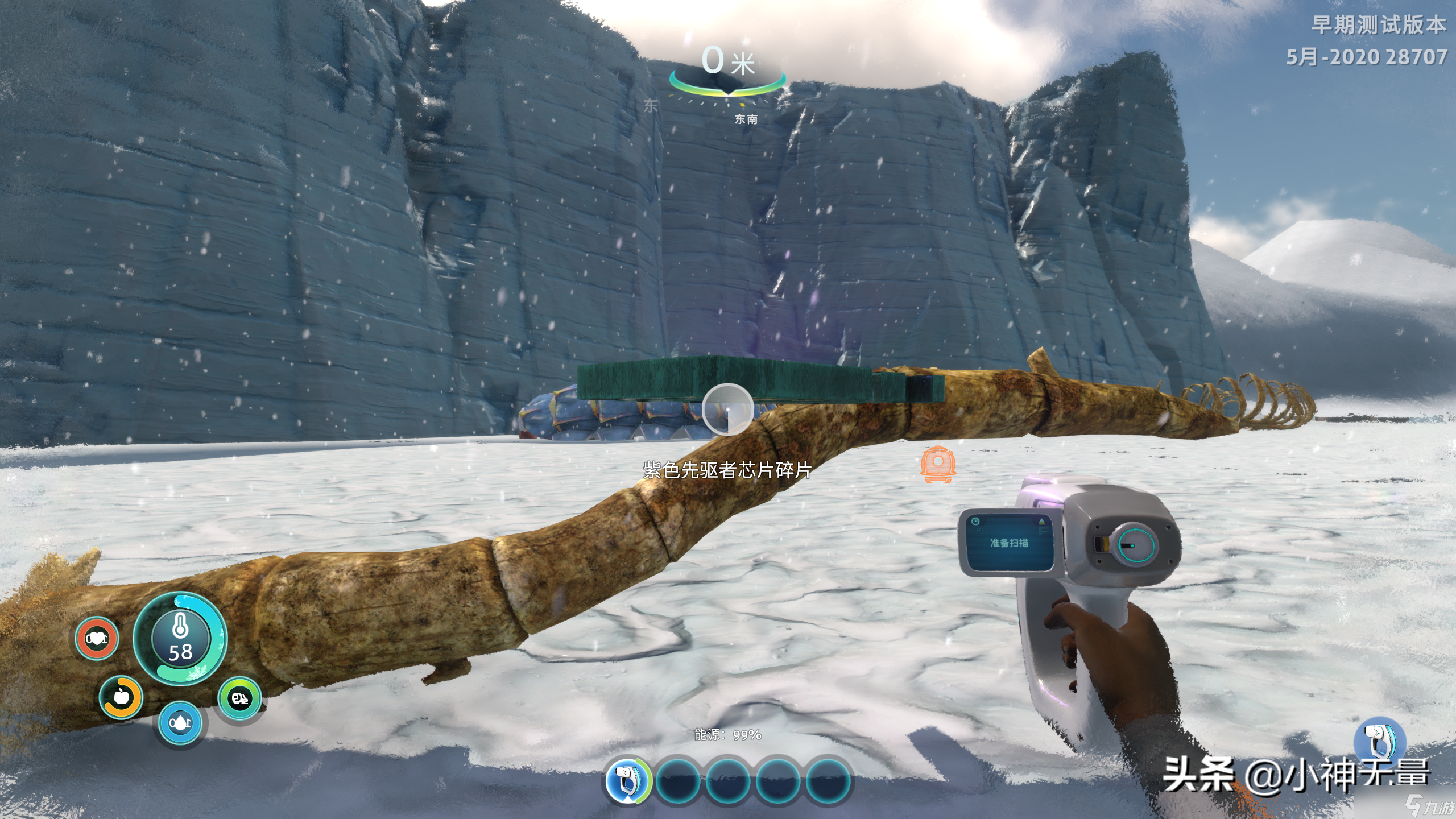Click the red heart health gauge
1456x819 pixels.
[97, 639]
